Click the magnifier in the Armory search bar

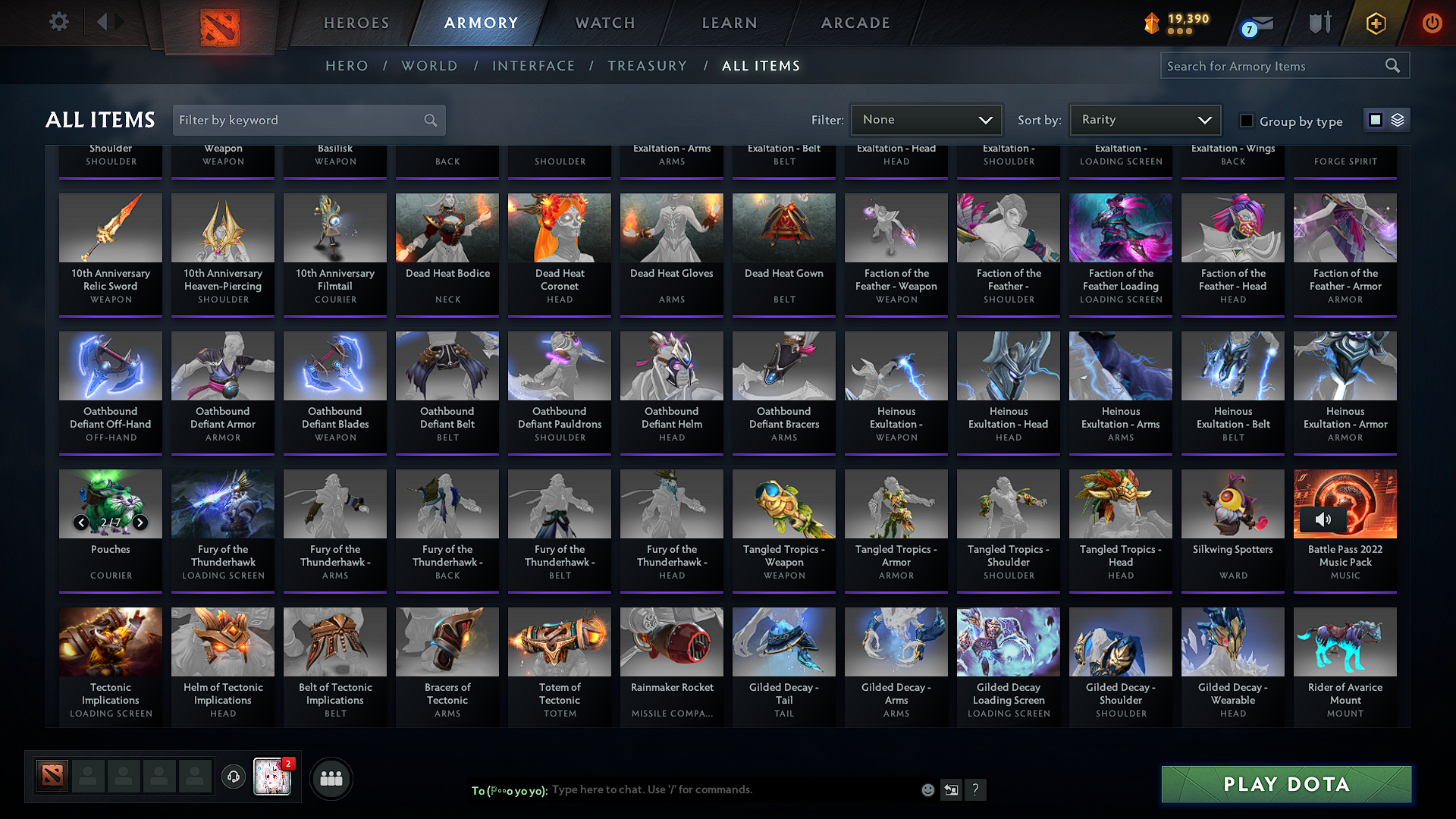[1394, 65]
